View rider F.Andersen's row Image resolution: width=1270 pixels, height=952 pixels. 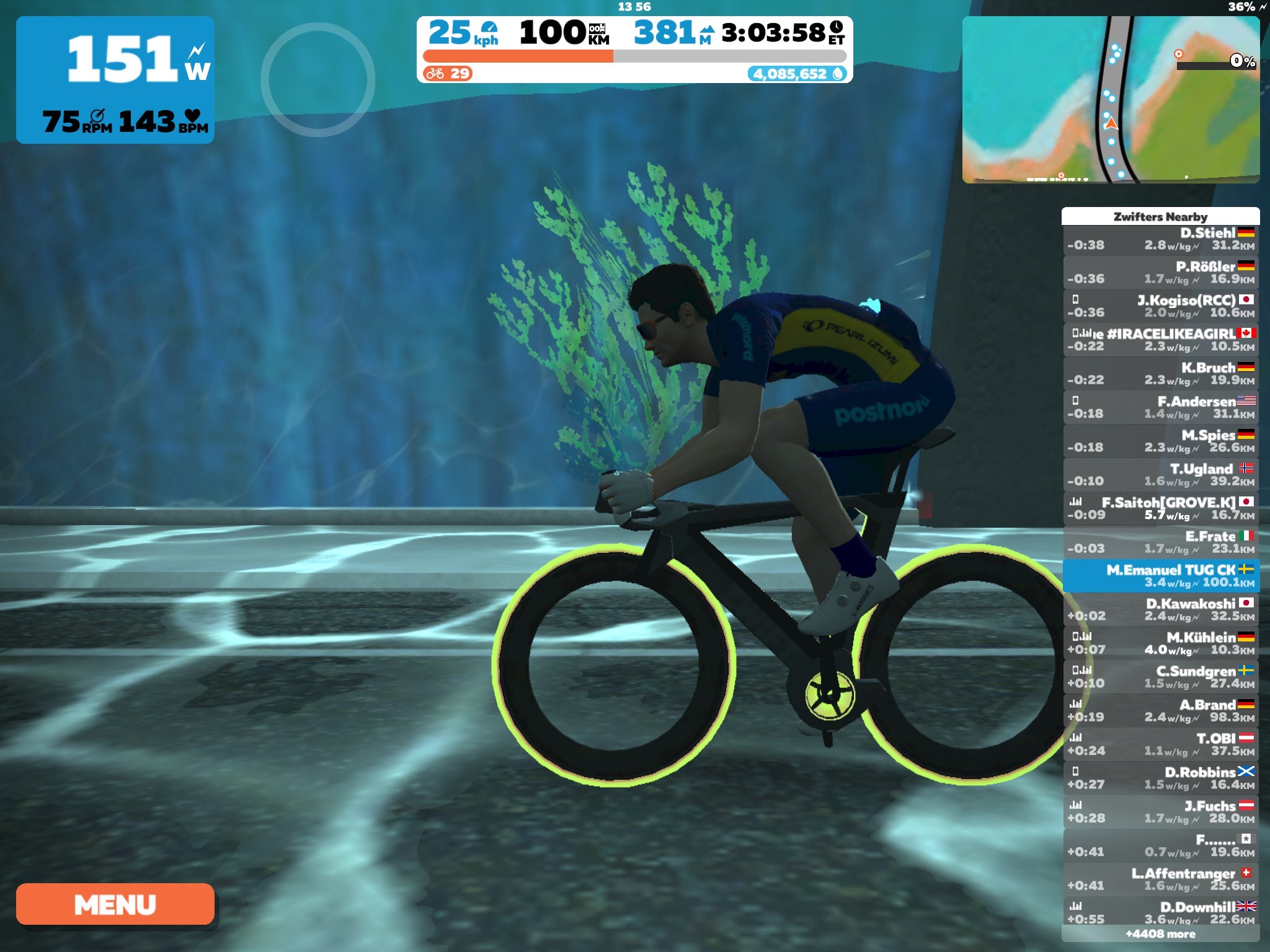tap(1160, 408)
